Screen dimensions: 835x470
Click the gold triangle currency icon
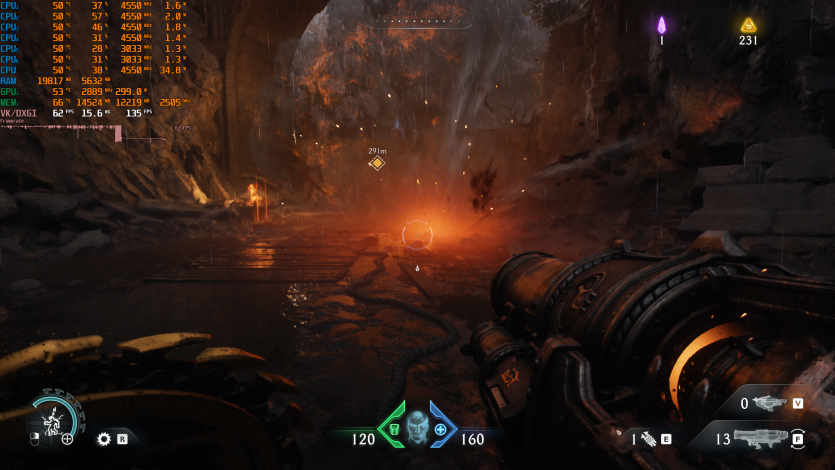[748, 25]
